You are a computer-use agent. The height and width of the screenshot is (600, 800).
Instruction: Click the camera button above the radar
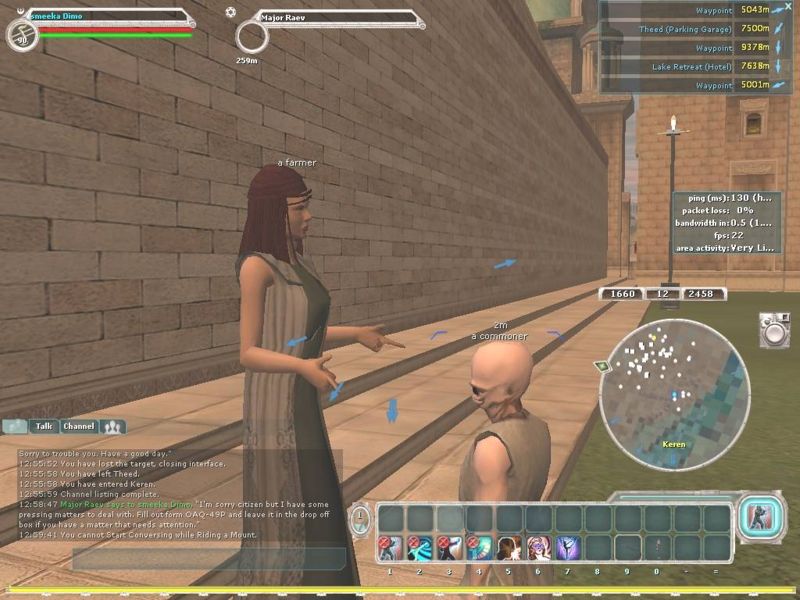pos(773,329)
